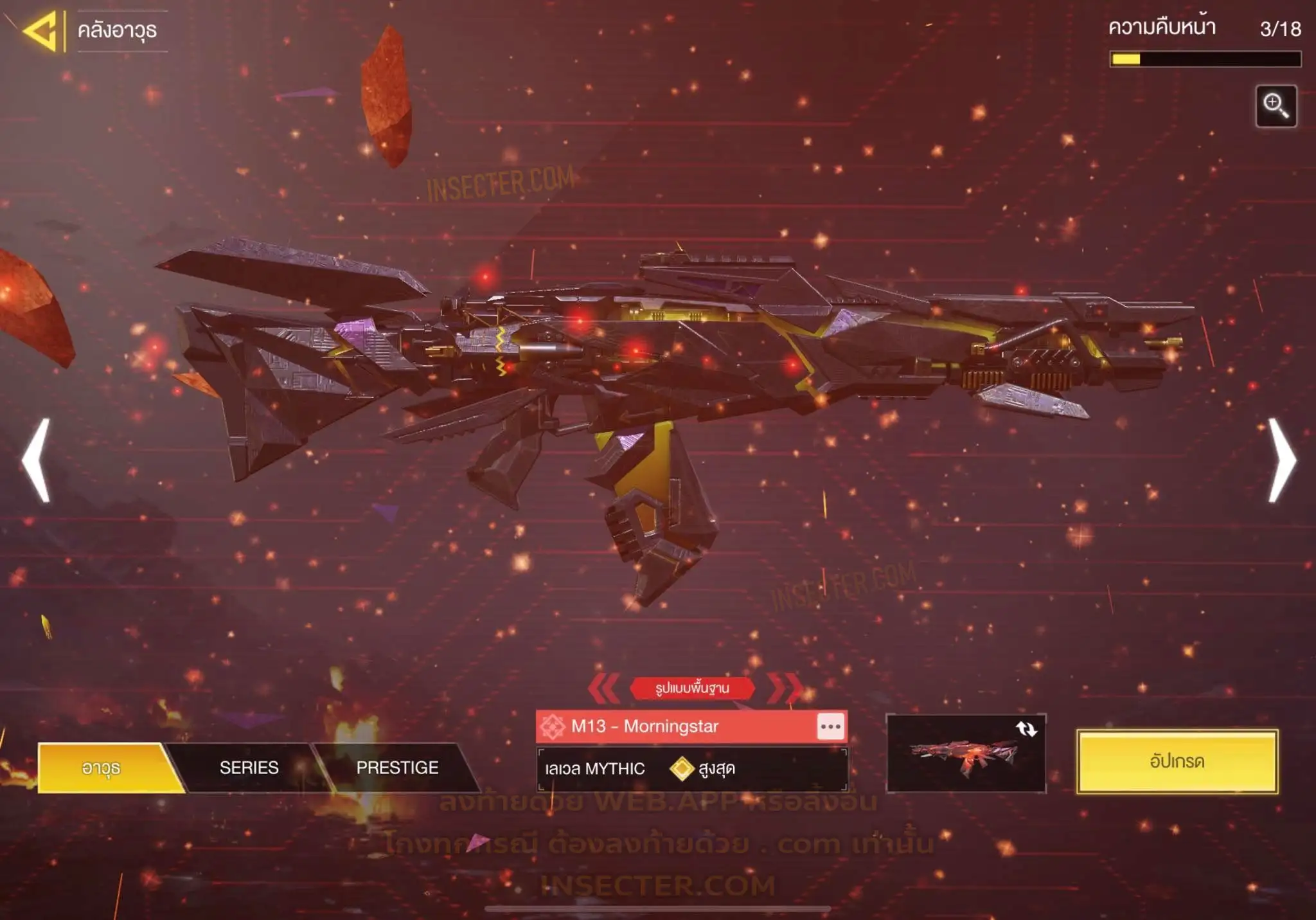
Task: Select the เลเวล MYTHIC level bar
Action: point(691,769)
